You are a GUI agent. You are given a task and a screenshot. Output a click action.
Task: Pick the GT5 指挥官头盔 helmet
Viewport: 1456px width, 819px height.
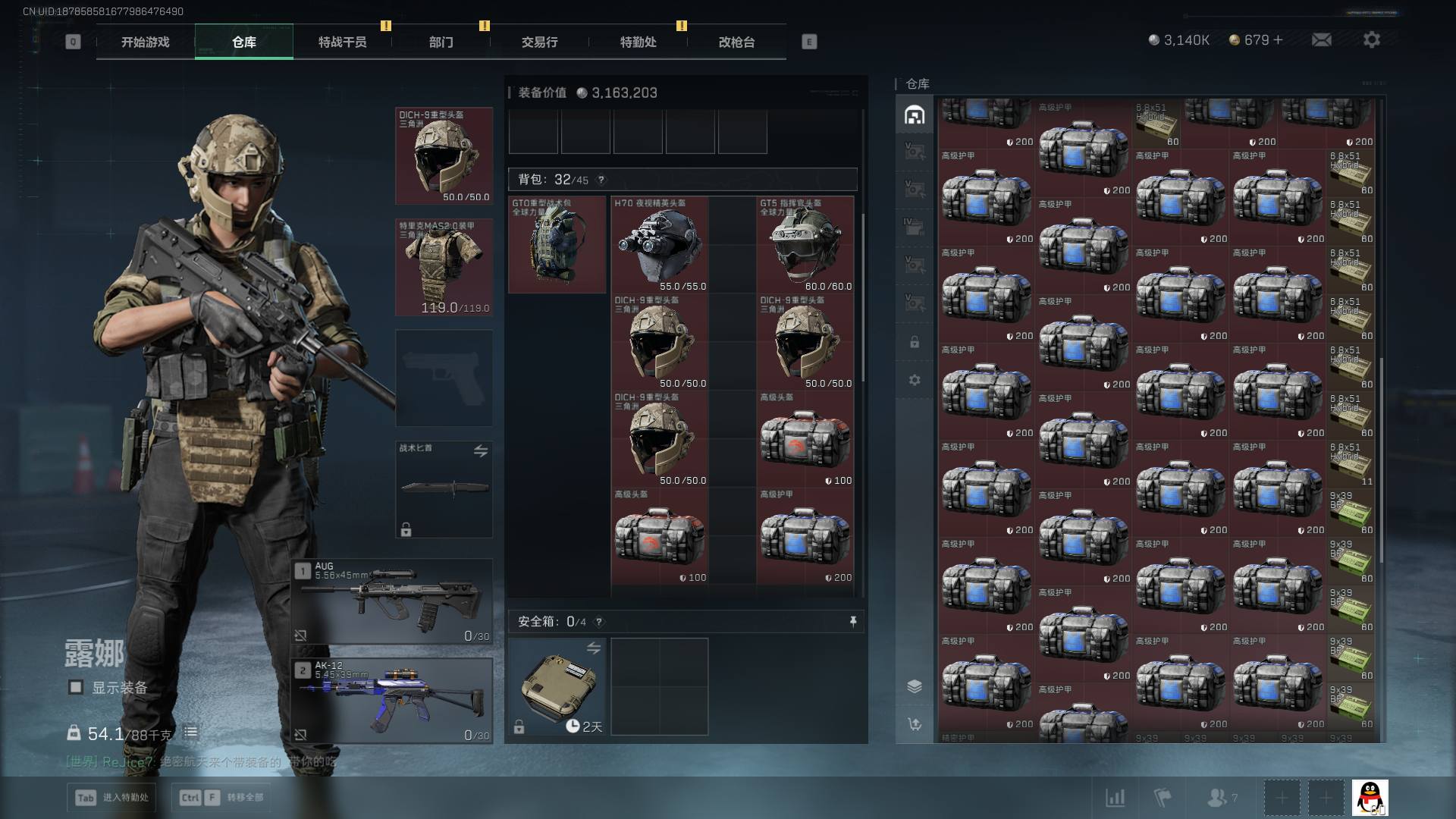tap(805, 245)
